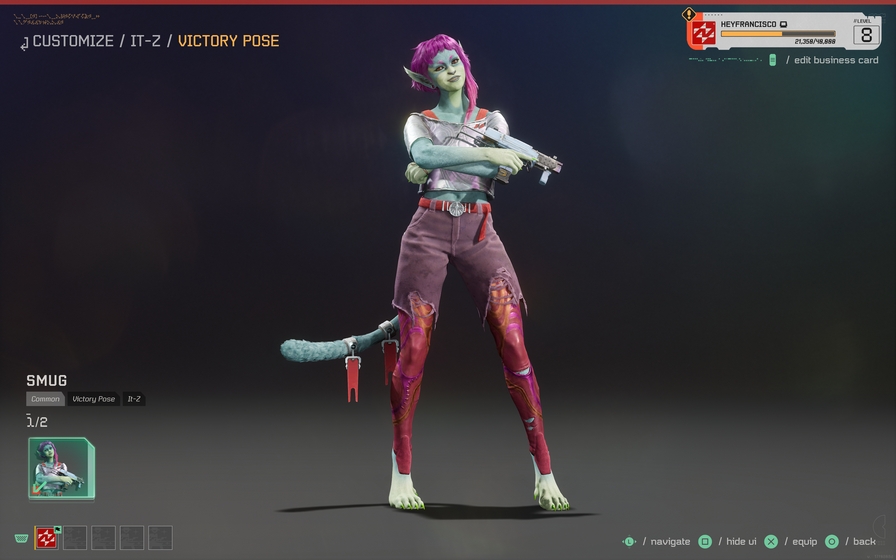Open the HeyFrancisco player business card
This screenshot has height=560, width=896.
tap(785, 31)
